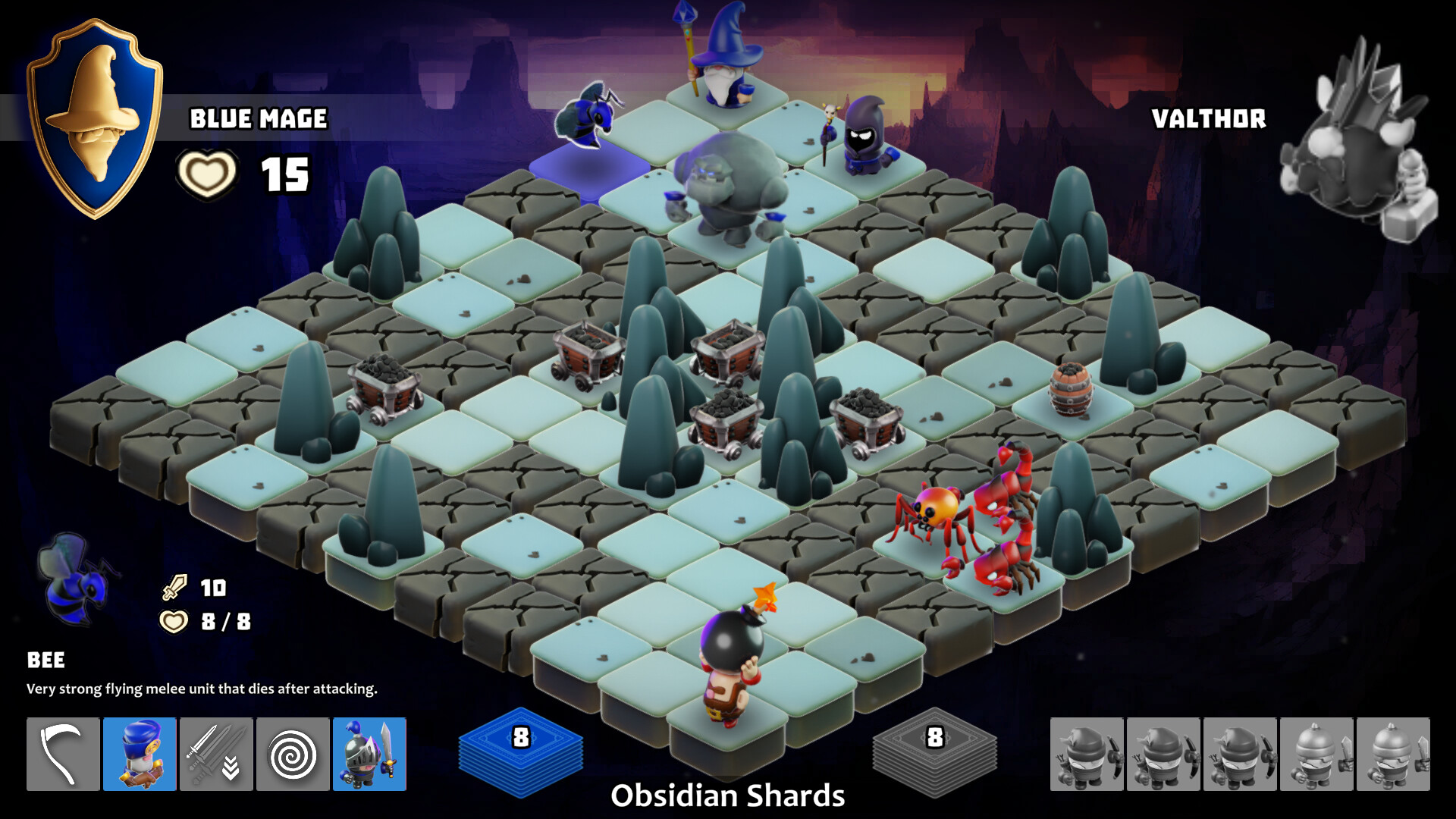Click the VALTHOR name label
Image resolution: width=1456 pixels, height=819 pixels.
pos(1209,118)
